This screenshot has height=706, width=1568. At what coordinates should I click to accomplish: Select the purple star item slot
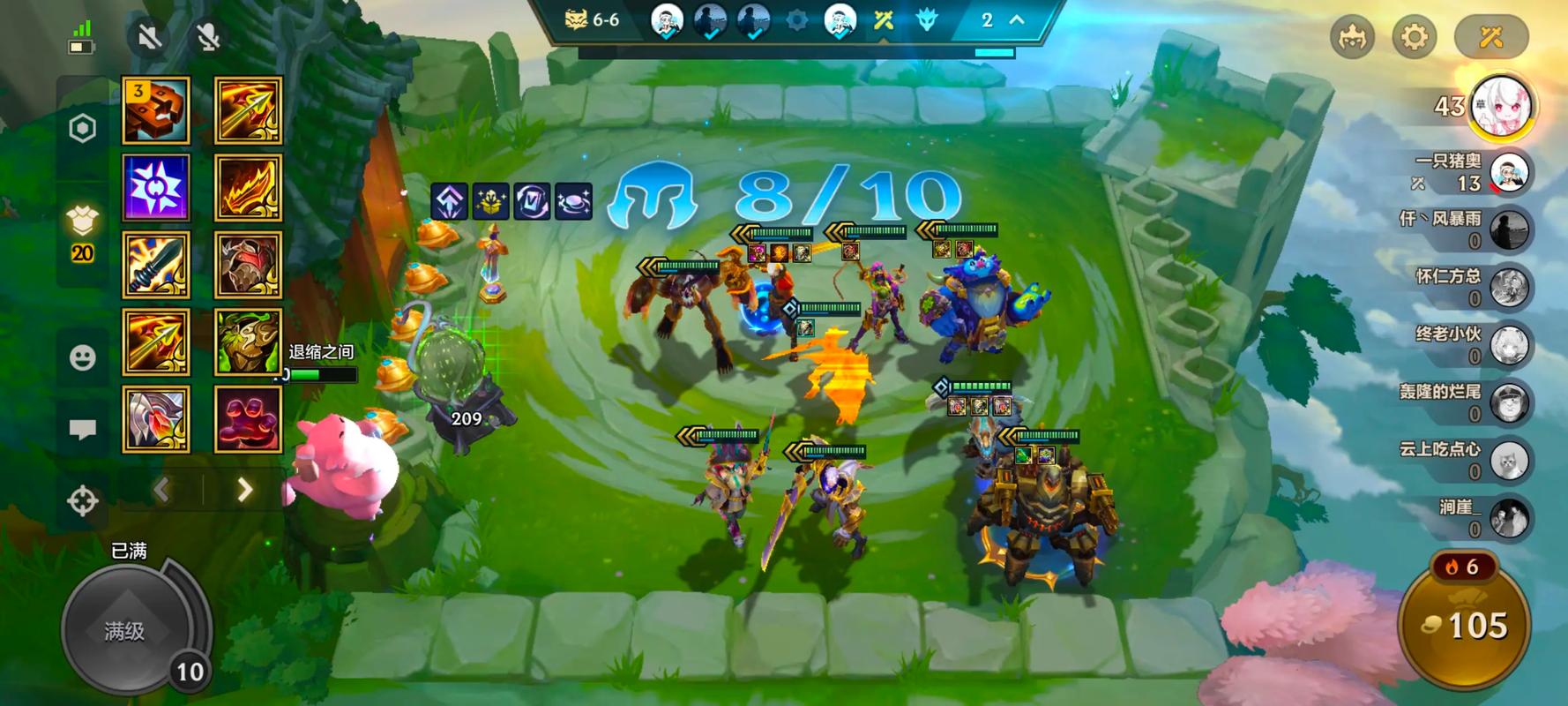coord(156,187)
